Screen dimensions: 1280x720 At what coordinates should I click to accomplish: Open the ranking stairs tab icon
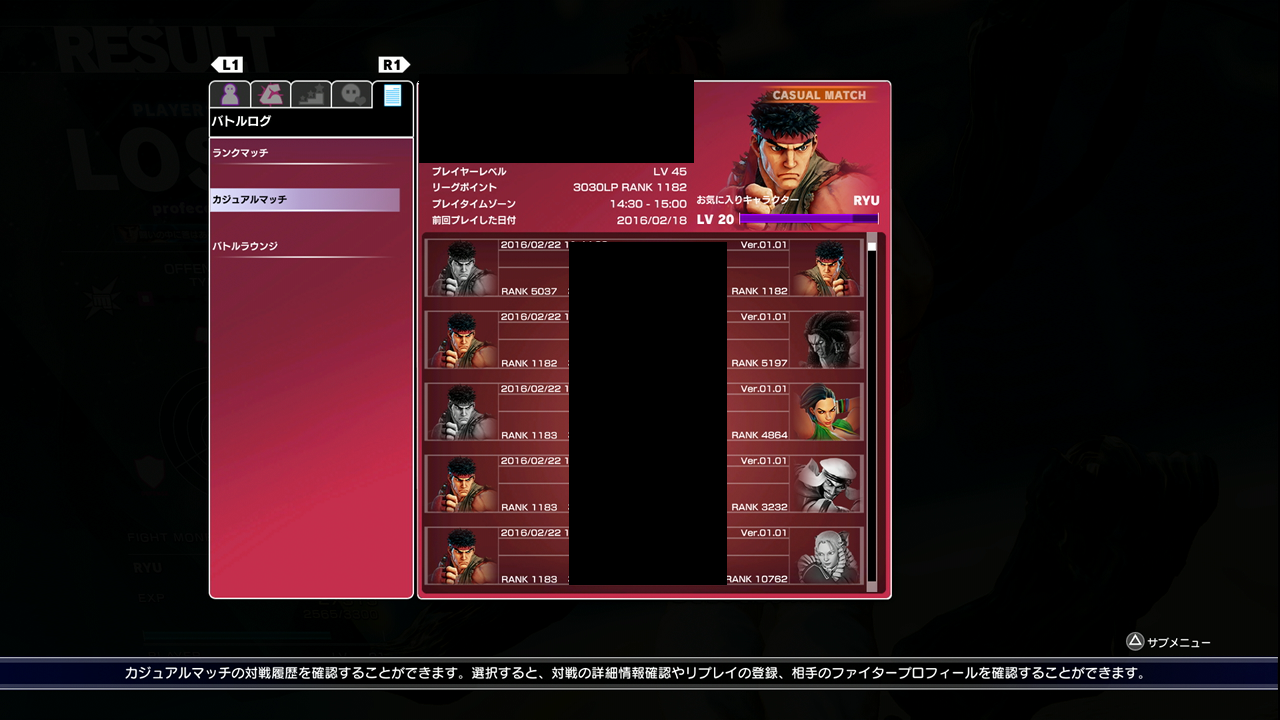[310, 93]
